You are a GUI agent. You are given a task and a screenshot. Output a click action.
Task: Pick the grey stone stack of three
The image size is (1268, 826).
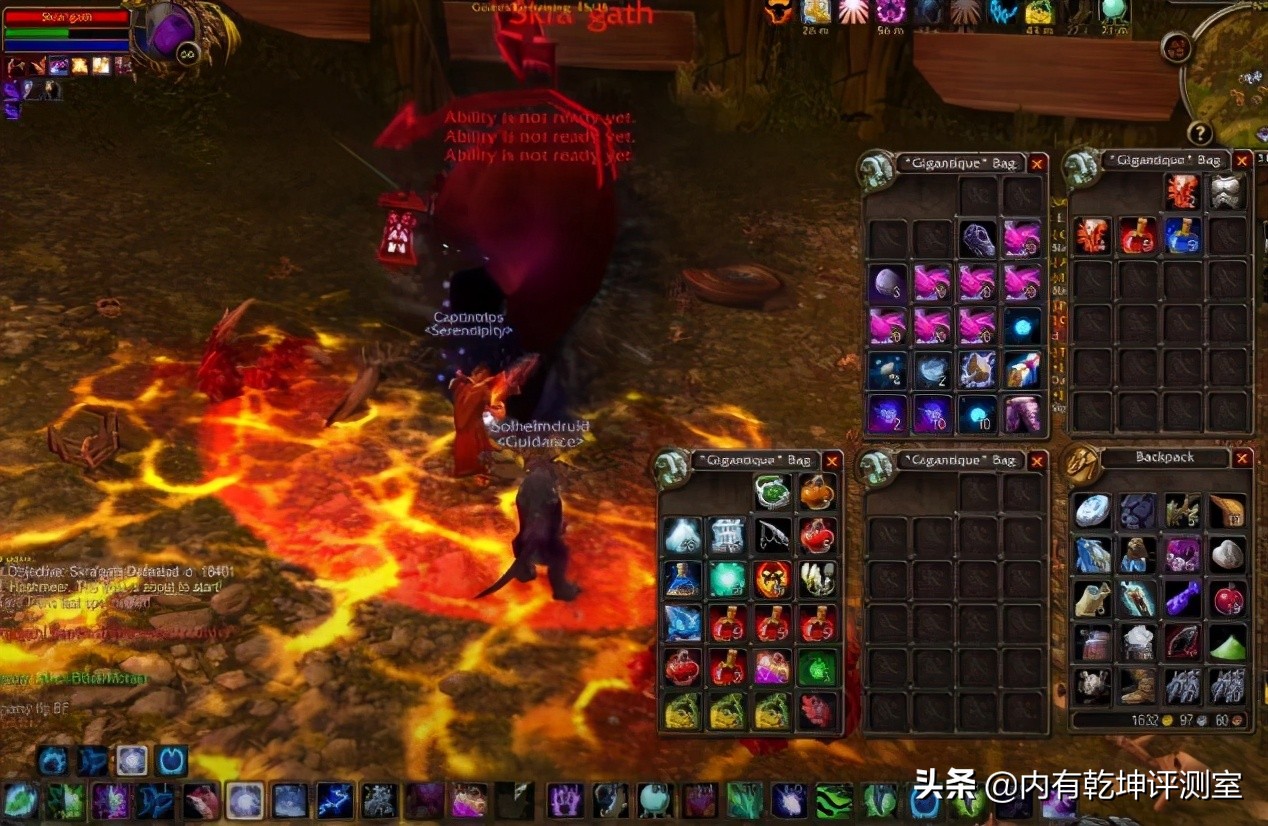tap(887, 283)
